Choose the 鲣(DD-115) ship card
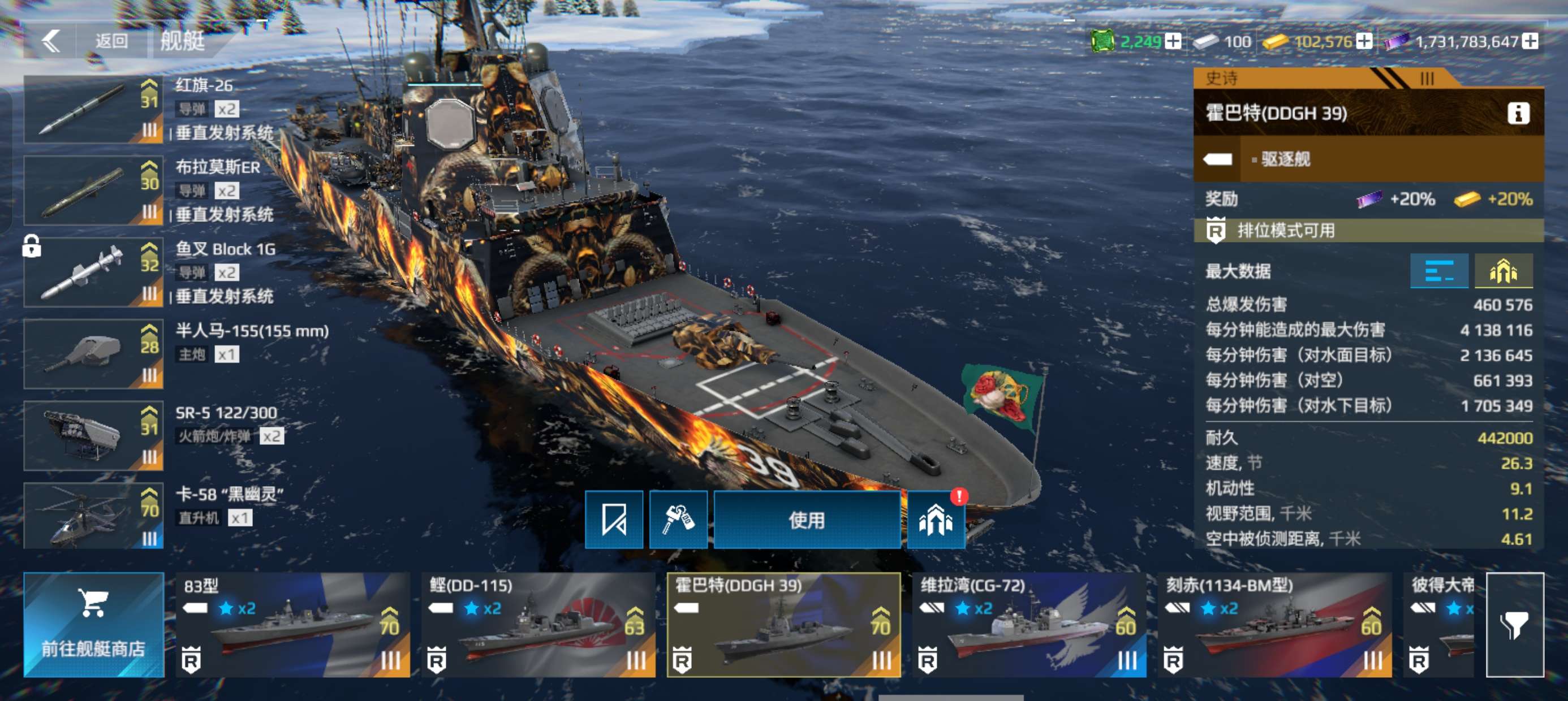The height and width of the screenshot is (701, 1568). pyautogui.click(x=538, y=625)
